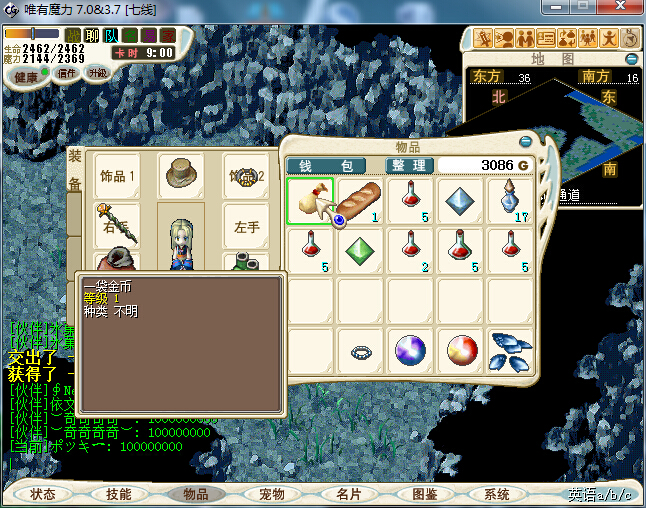Select the green crystal item
This screenshot has width=646, height=508.
point(360,250)
